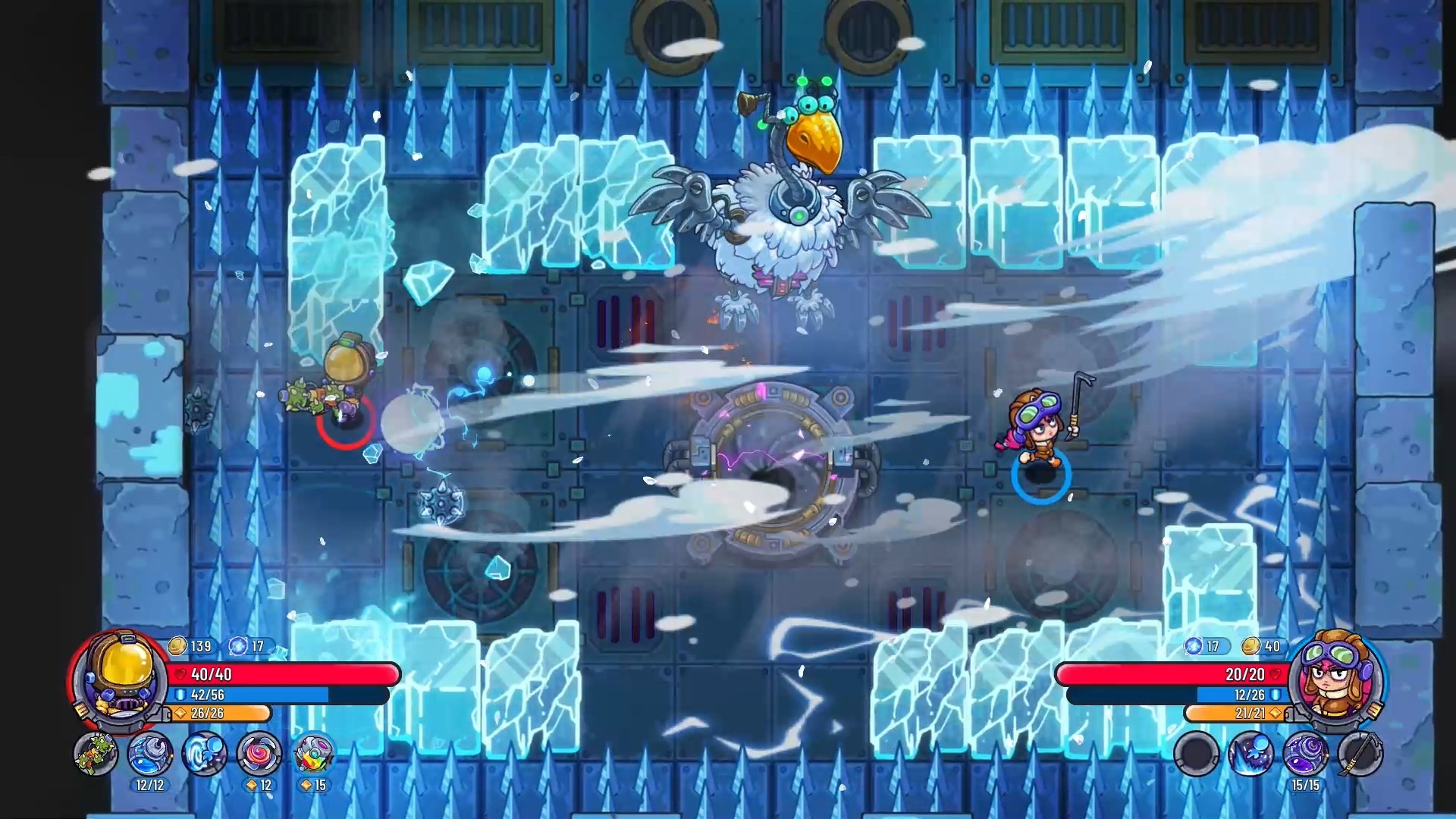Activate the bomb ability showing 12/12 charges
The width and height of the screenshot is (1456, 819).
click(x=149, y=755)
